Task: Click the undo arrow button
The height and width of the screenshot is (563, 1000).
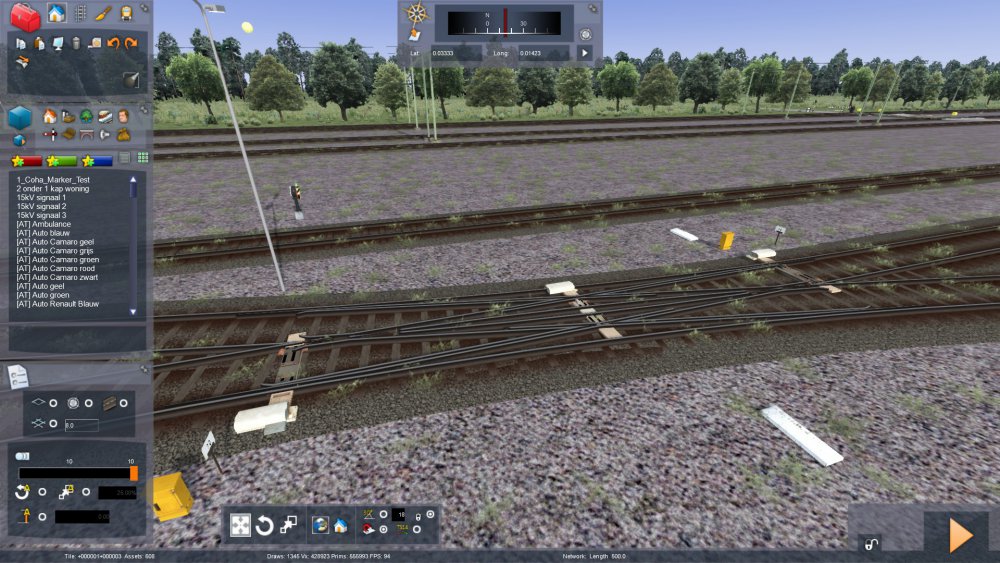Action: point(113,43)
